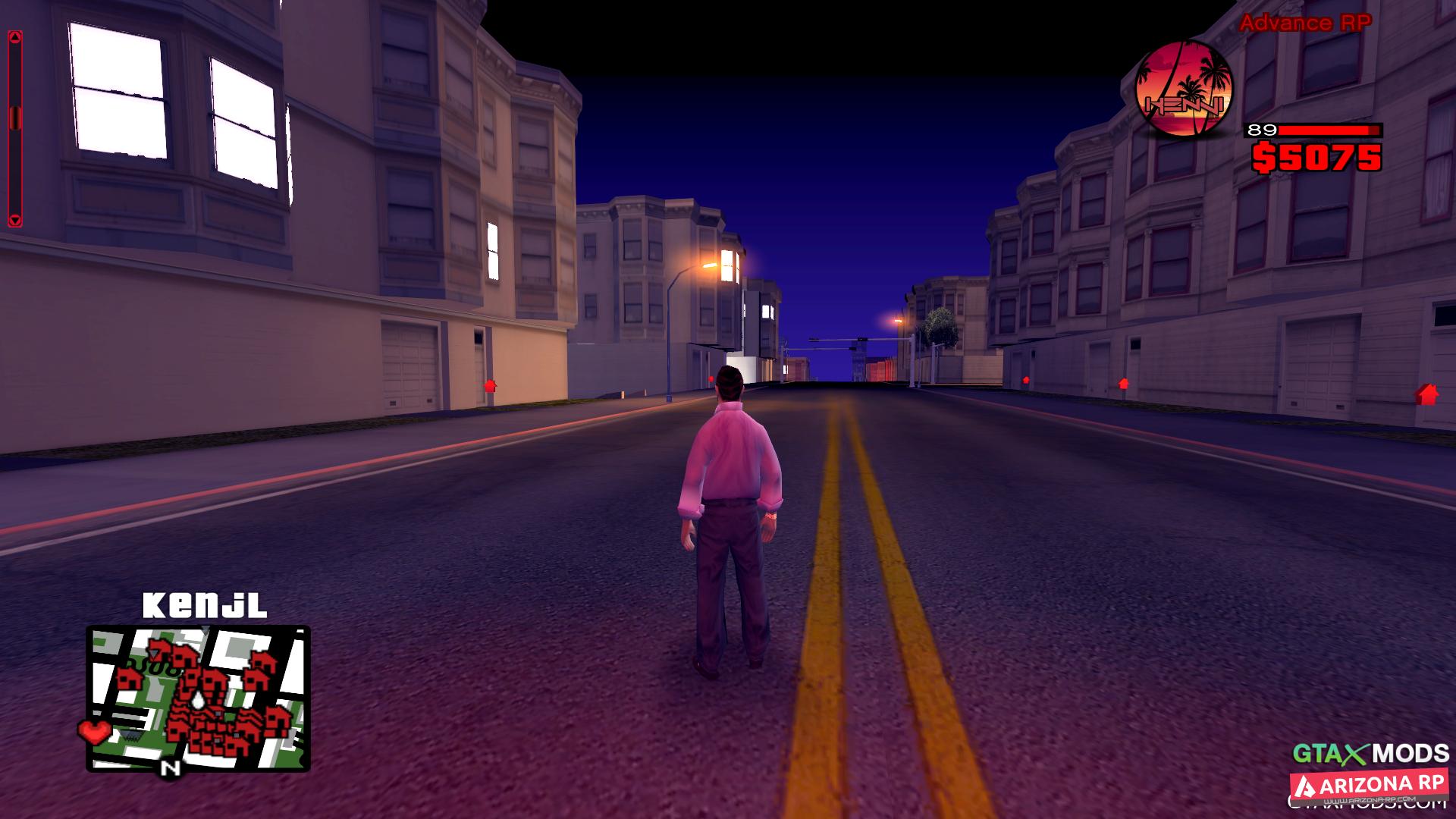Click the minimap showing red house markers
The image size is (1456, 819).
coord(198,698)
